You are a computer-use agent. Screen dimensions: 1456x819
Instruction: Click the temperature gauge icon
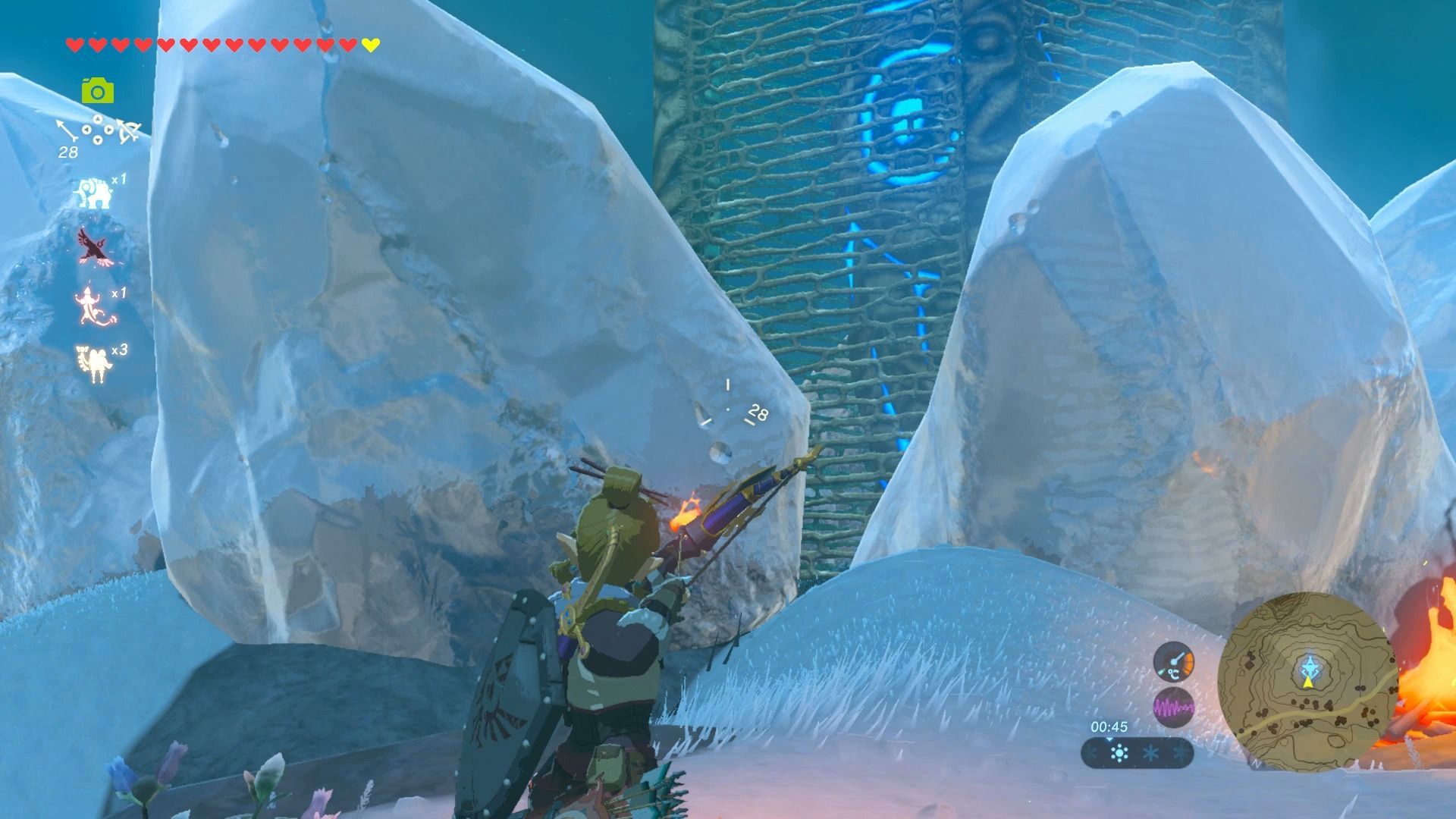coord(1173,661)
